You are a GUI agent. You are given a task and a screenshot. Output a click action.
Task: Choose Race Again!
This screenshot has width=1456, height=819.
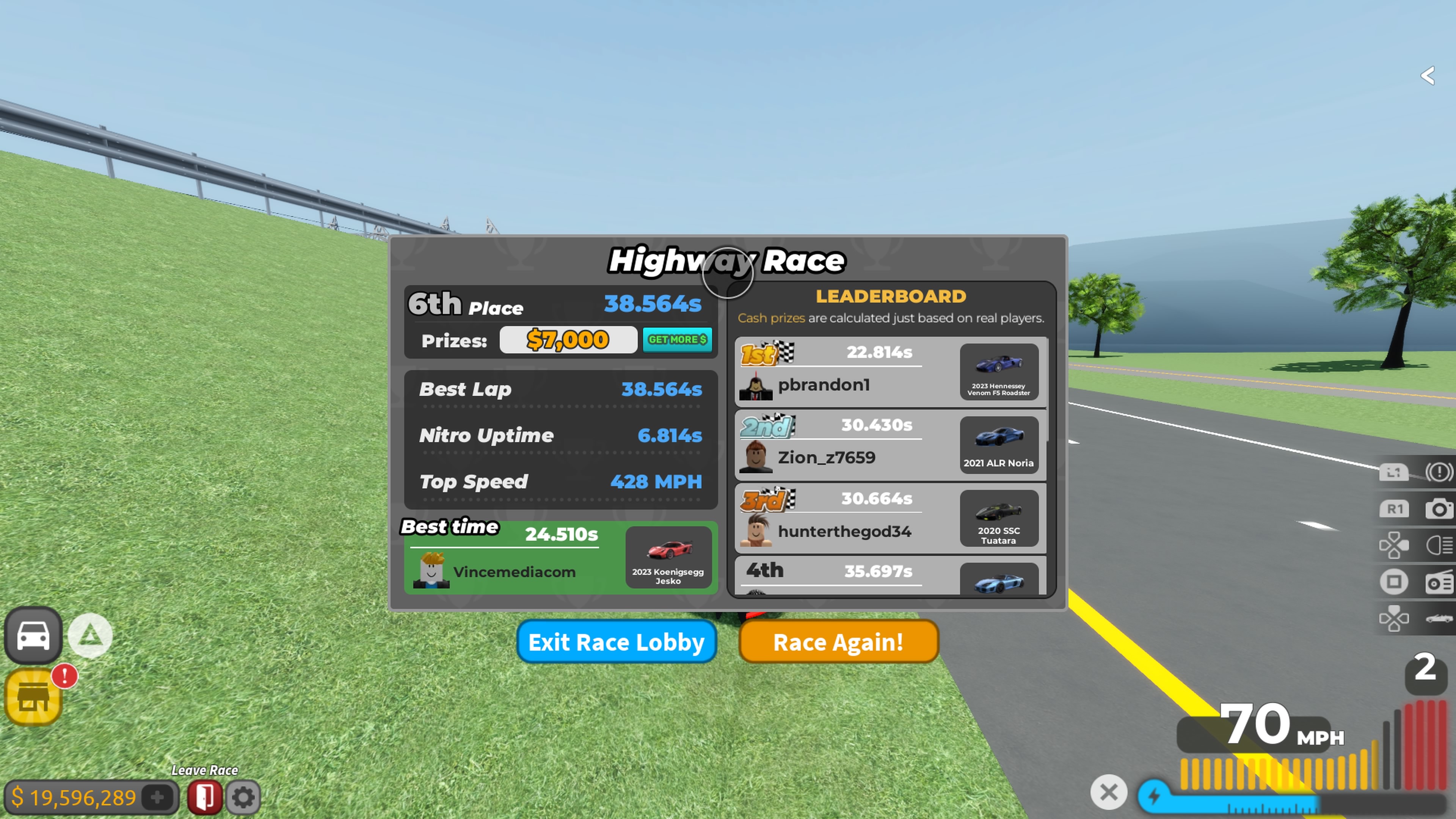click(838, 642)
